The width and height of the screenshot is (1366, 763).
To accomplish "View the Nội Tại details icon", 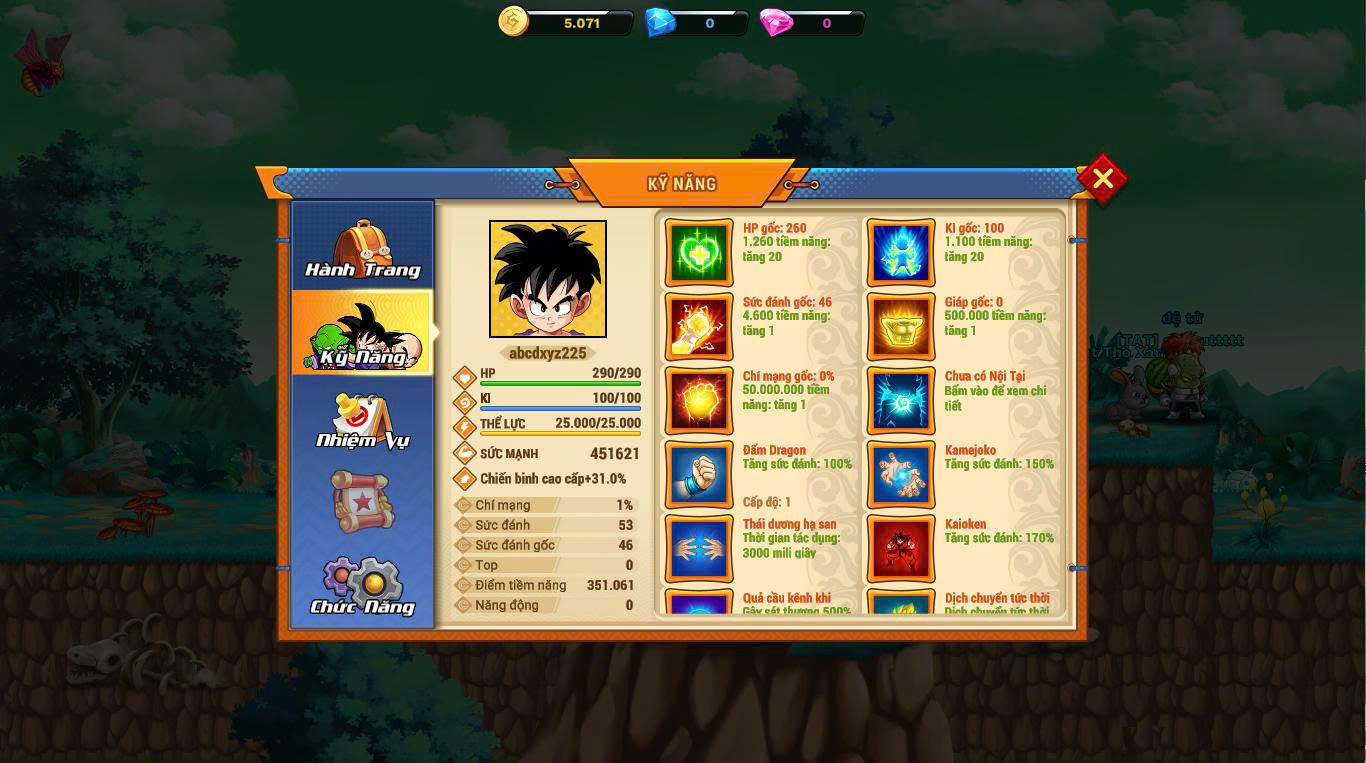I will [901, 400].
